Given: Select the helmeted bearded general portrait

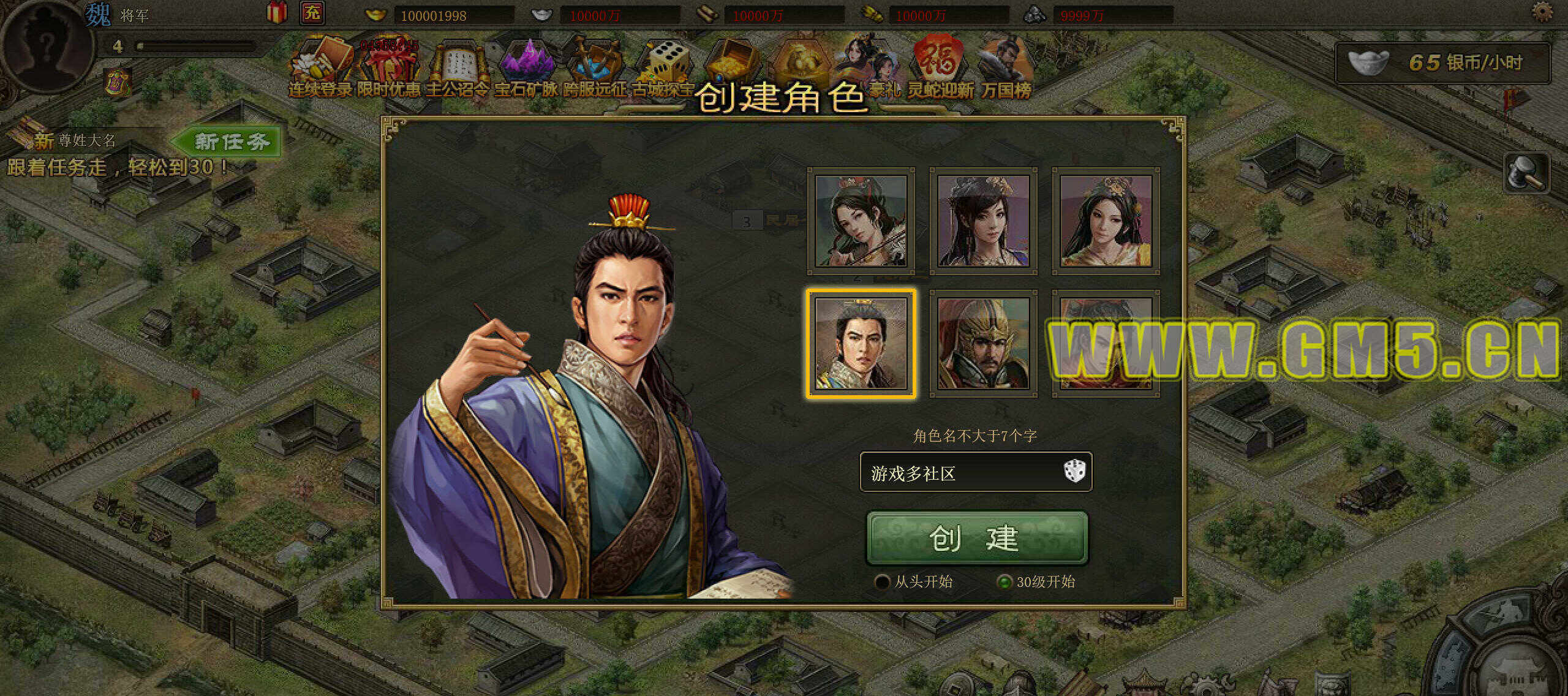Looking at the screenshot, I should pyautogui.click(x=983, y=344).
